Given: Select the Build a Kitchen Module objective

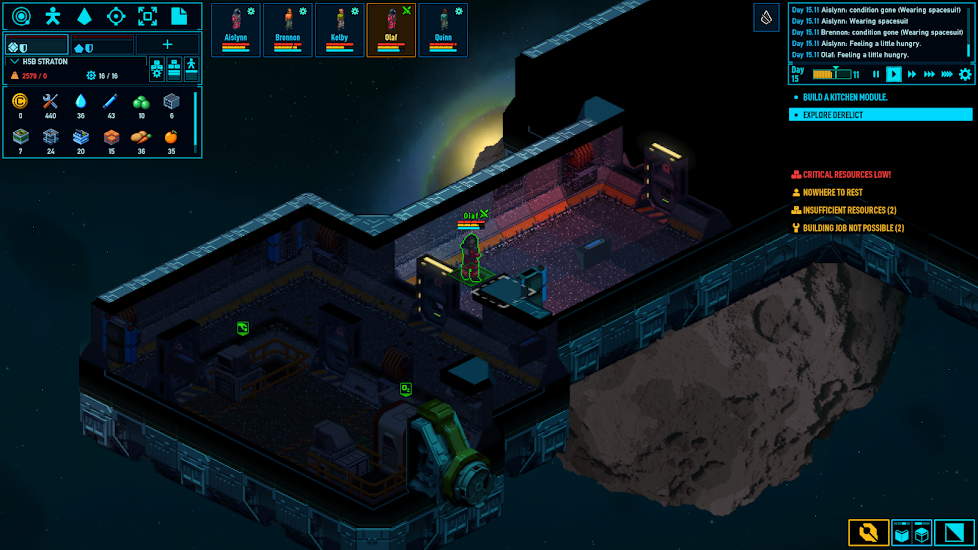Looking at the screenshot, I should [x=845, y=97].
